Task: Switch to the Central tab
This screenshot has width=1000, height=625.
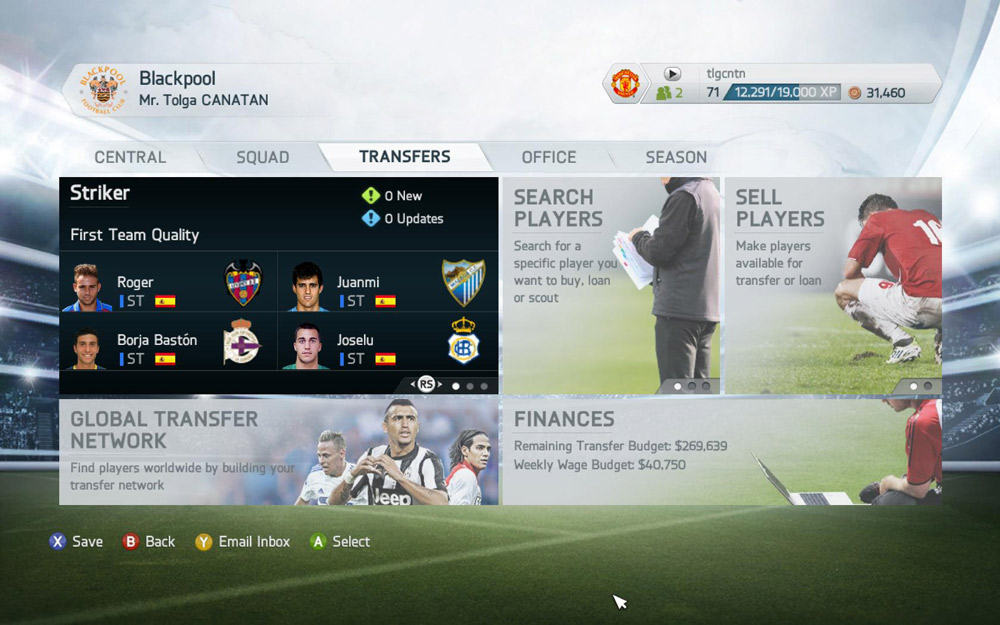Action: (130, 157)
